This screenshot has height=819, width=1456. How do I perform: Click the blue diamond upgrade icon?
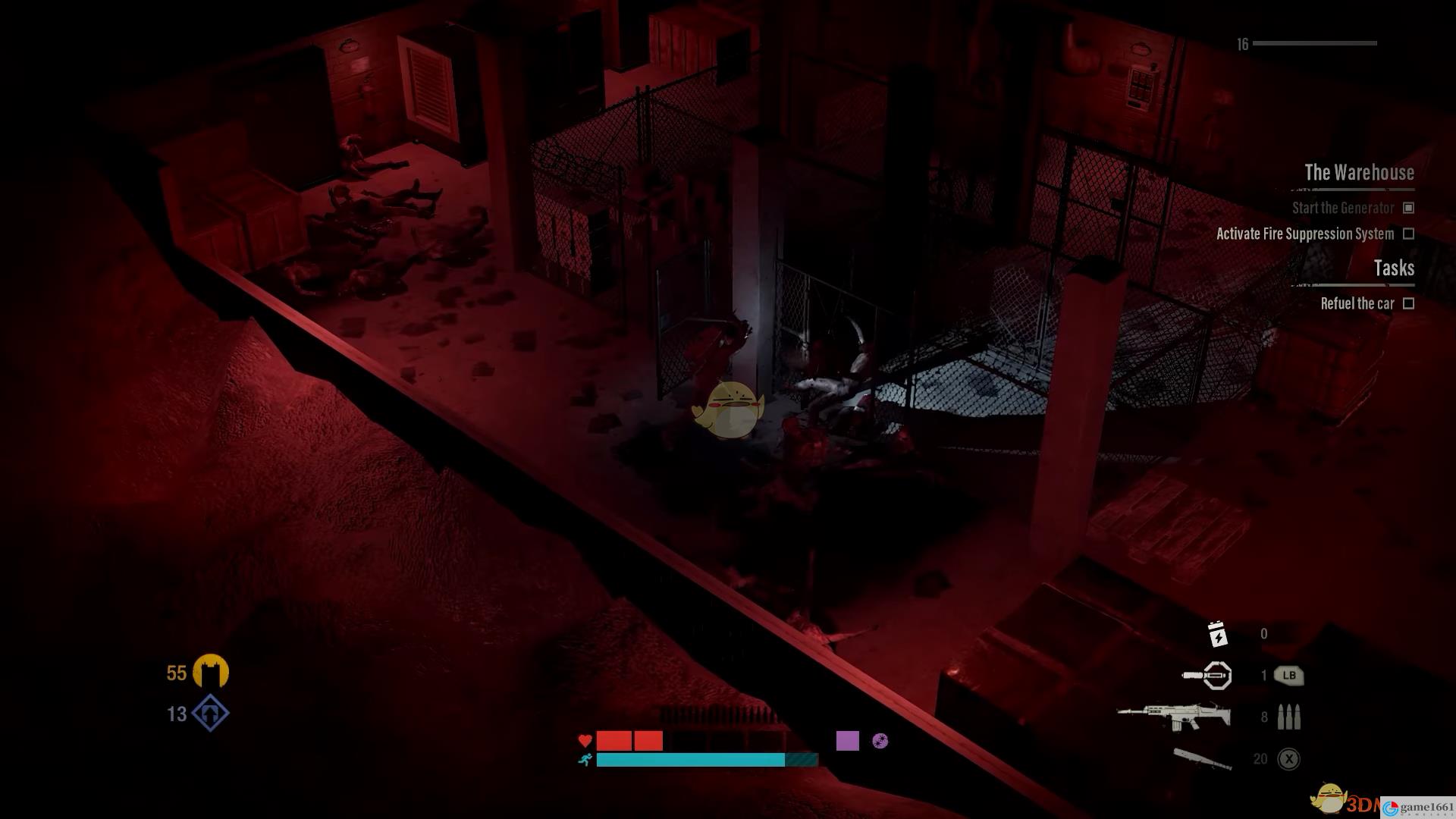coord(210,714)
